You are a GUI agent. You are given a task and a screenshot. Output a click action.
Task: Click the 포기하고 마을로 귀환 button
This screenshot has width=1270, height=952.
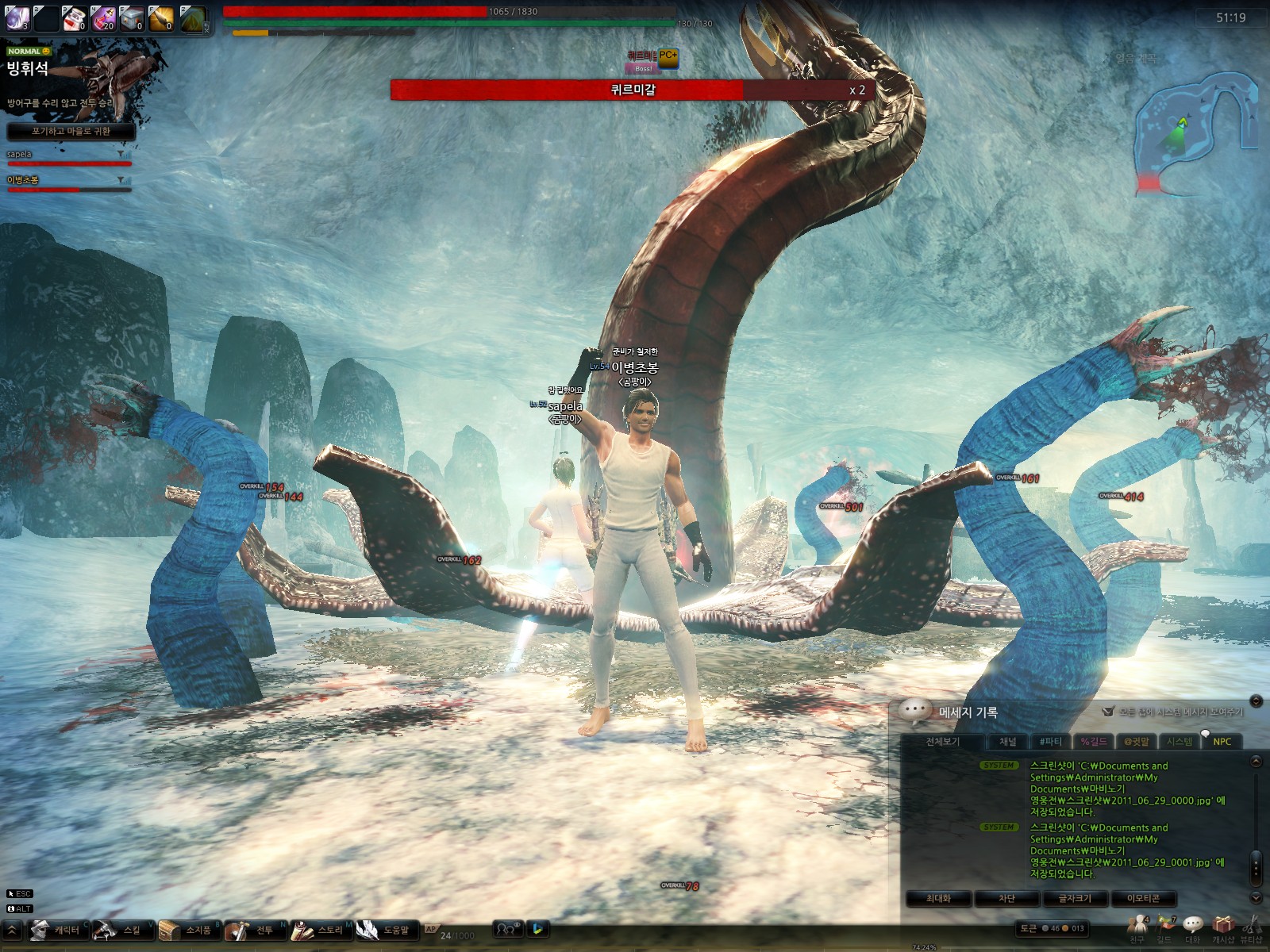pyautogui.click(x=71, y=131)
